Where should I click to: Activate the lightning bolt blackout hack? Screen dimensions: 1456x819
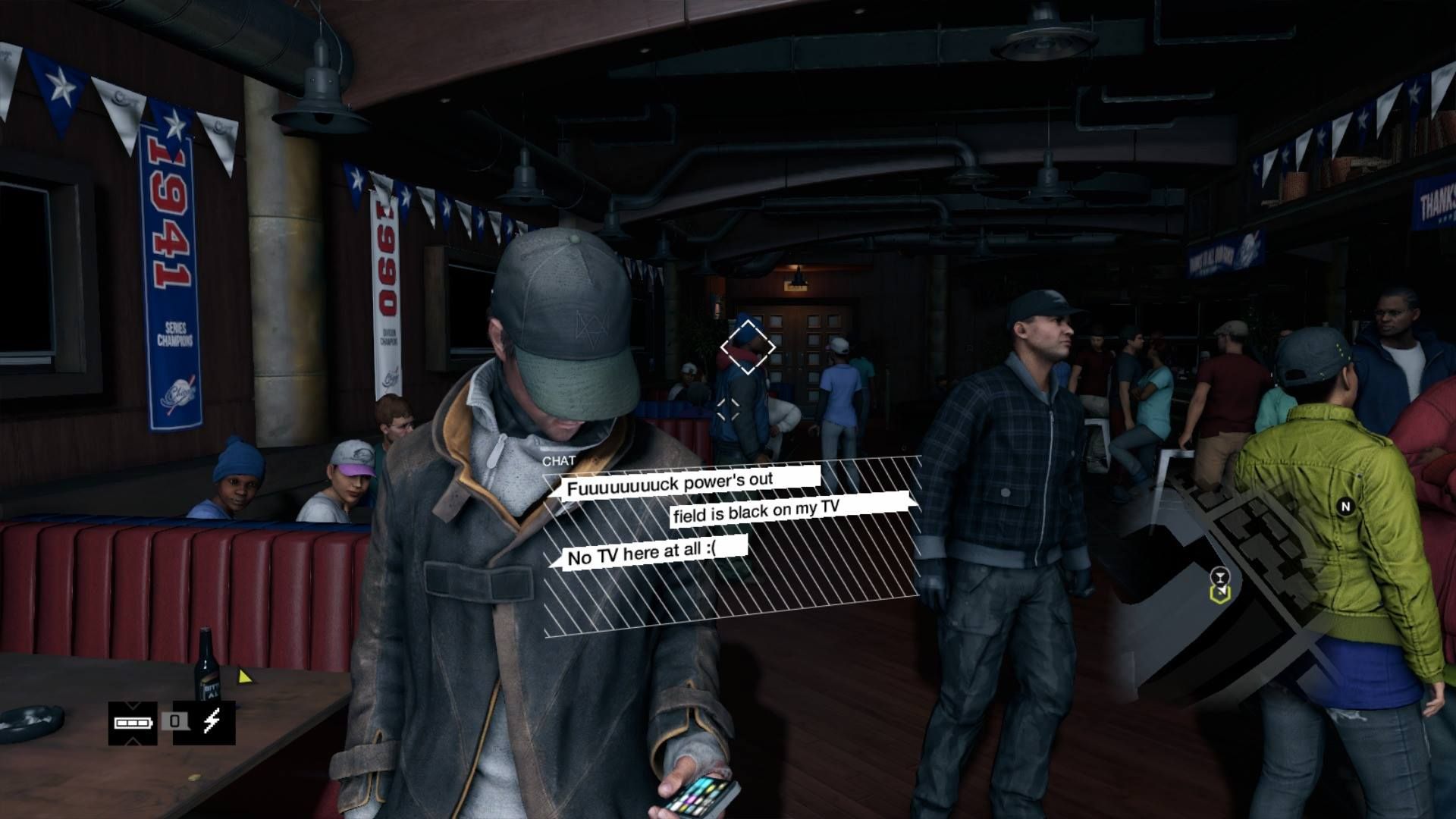click(212, 723)
